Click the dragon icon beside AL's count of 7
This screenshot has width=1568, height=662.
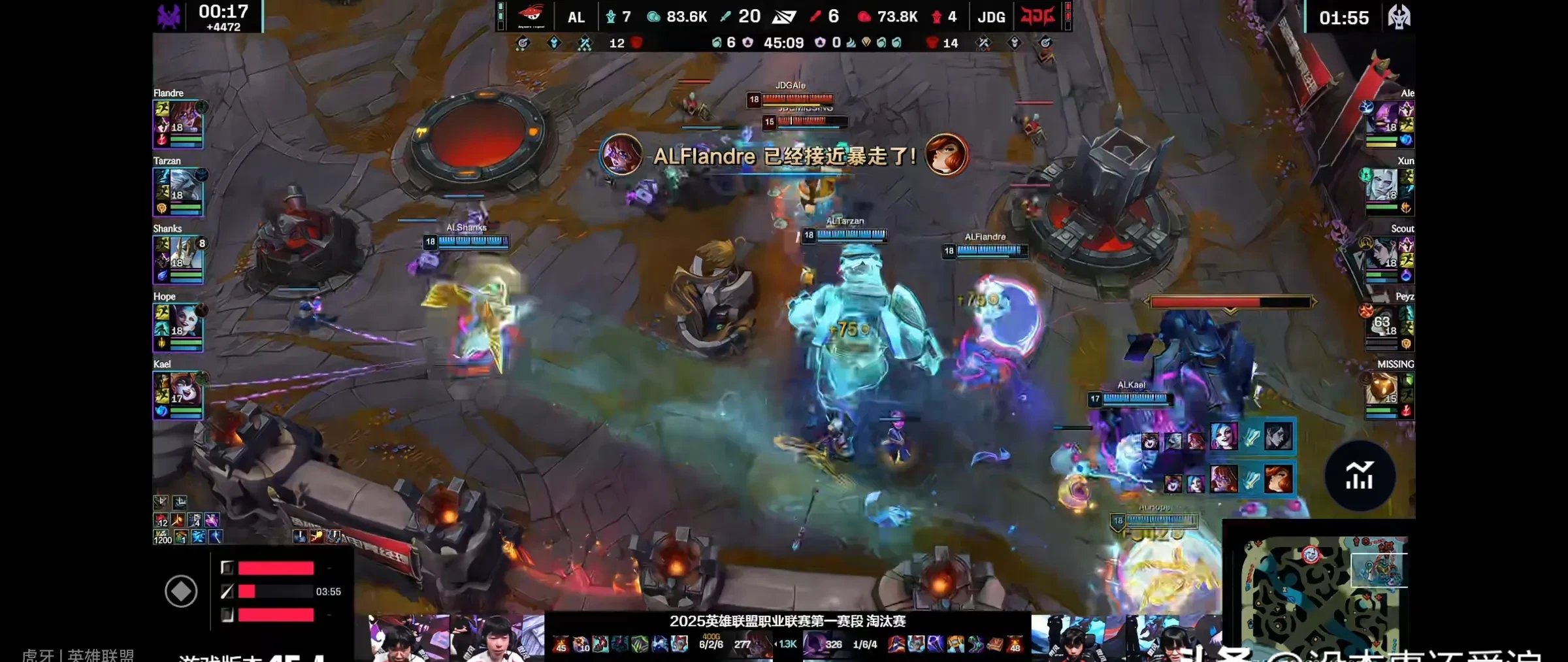(612, 16)
